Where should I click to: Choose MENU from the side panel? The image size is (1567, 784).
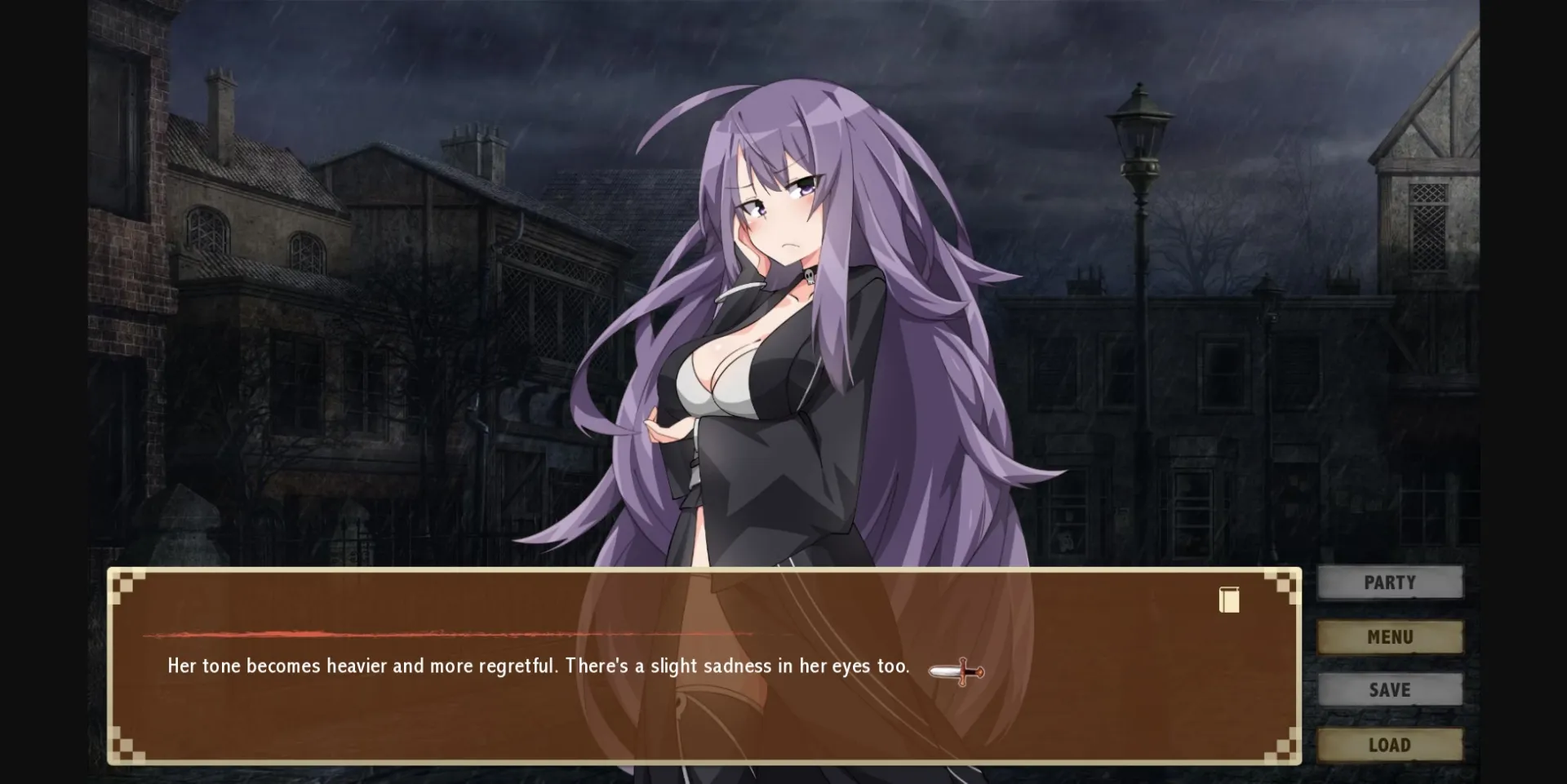[x=1390, y=636]
